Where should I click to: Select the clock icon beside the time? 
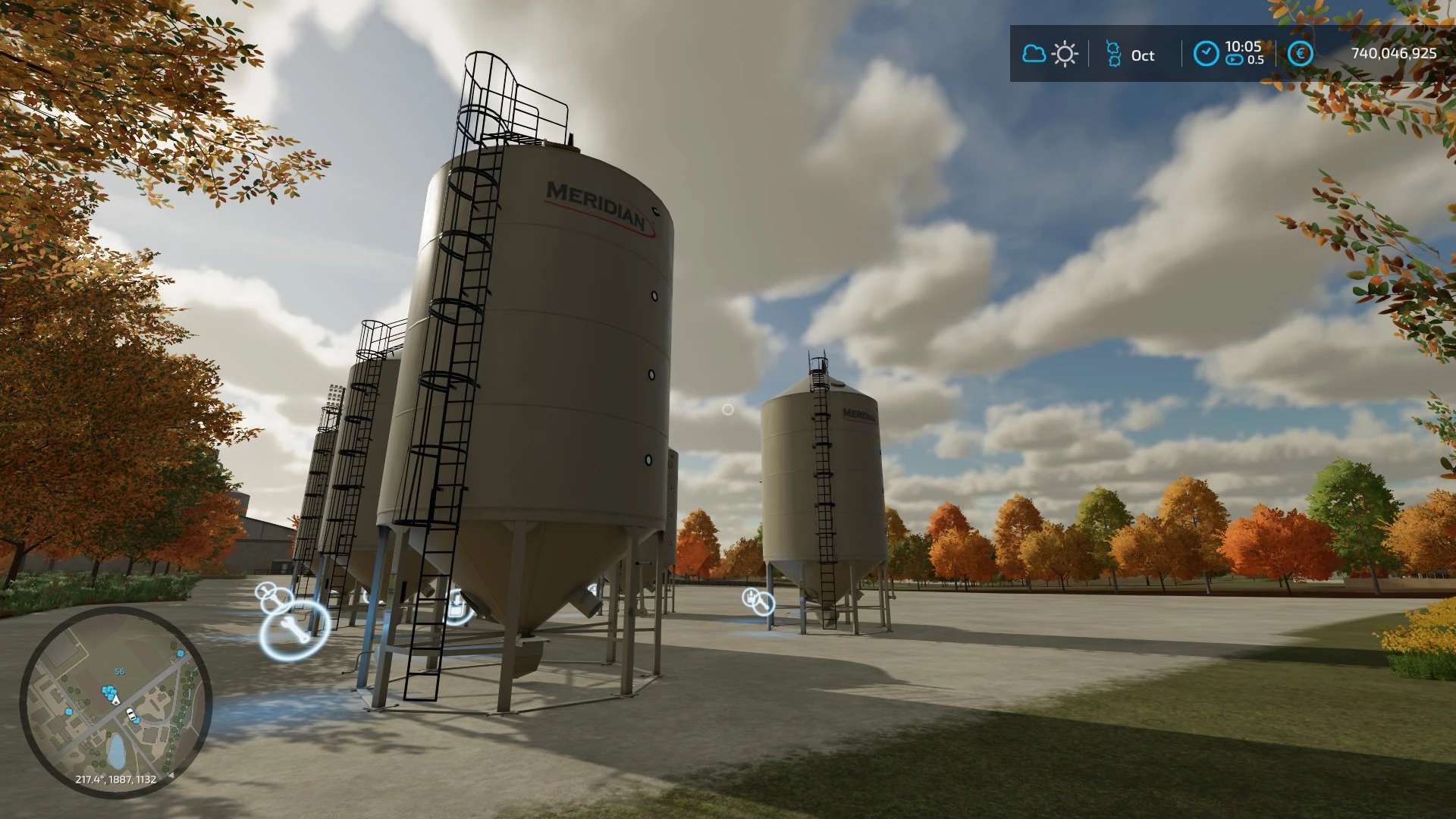point(1206,53)
